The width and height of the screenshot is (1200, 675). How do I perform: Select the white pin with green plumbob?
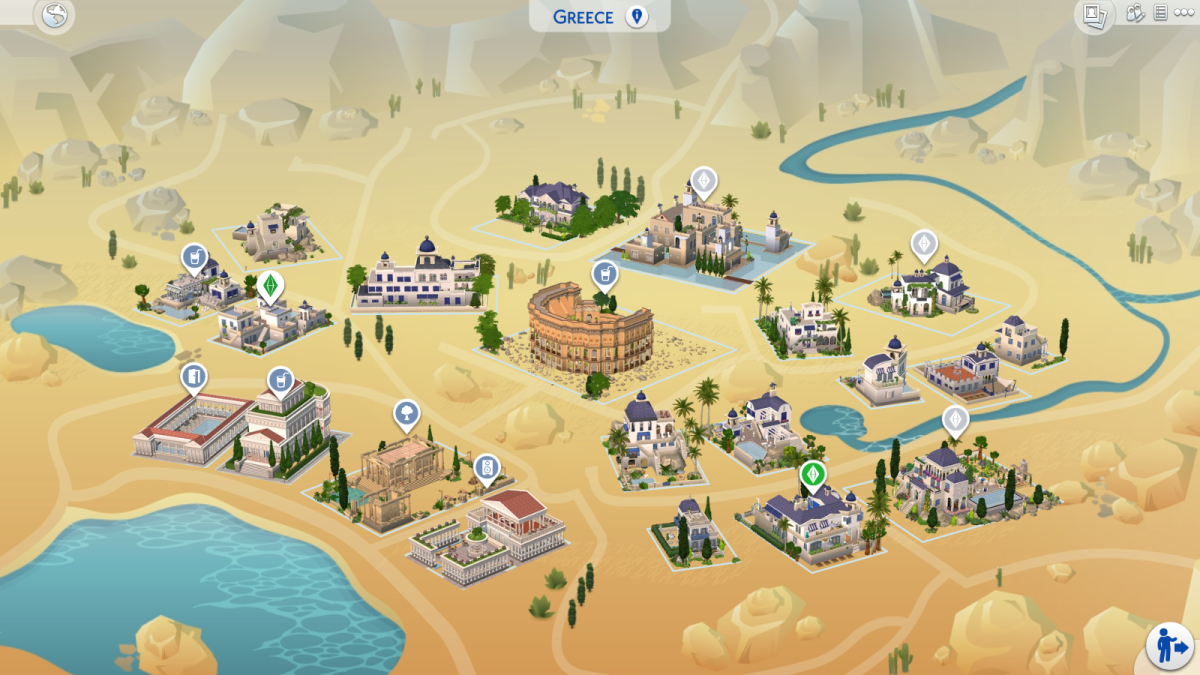268,285
